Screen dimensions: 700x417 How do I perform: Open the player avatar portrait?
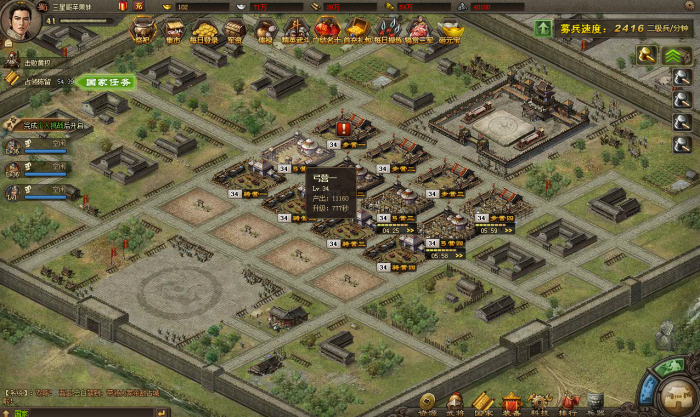pos(21,21)
